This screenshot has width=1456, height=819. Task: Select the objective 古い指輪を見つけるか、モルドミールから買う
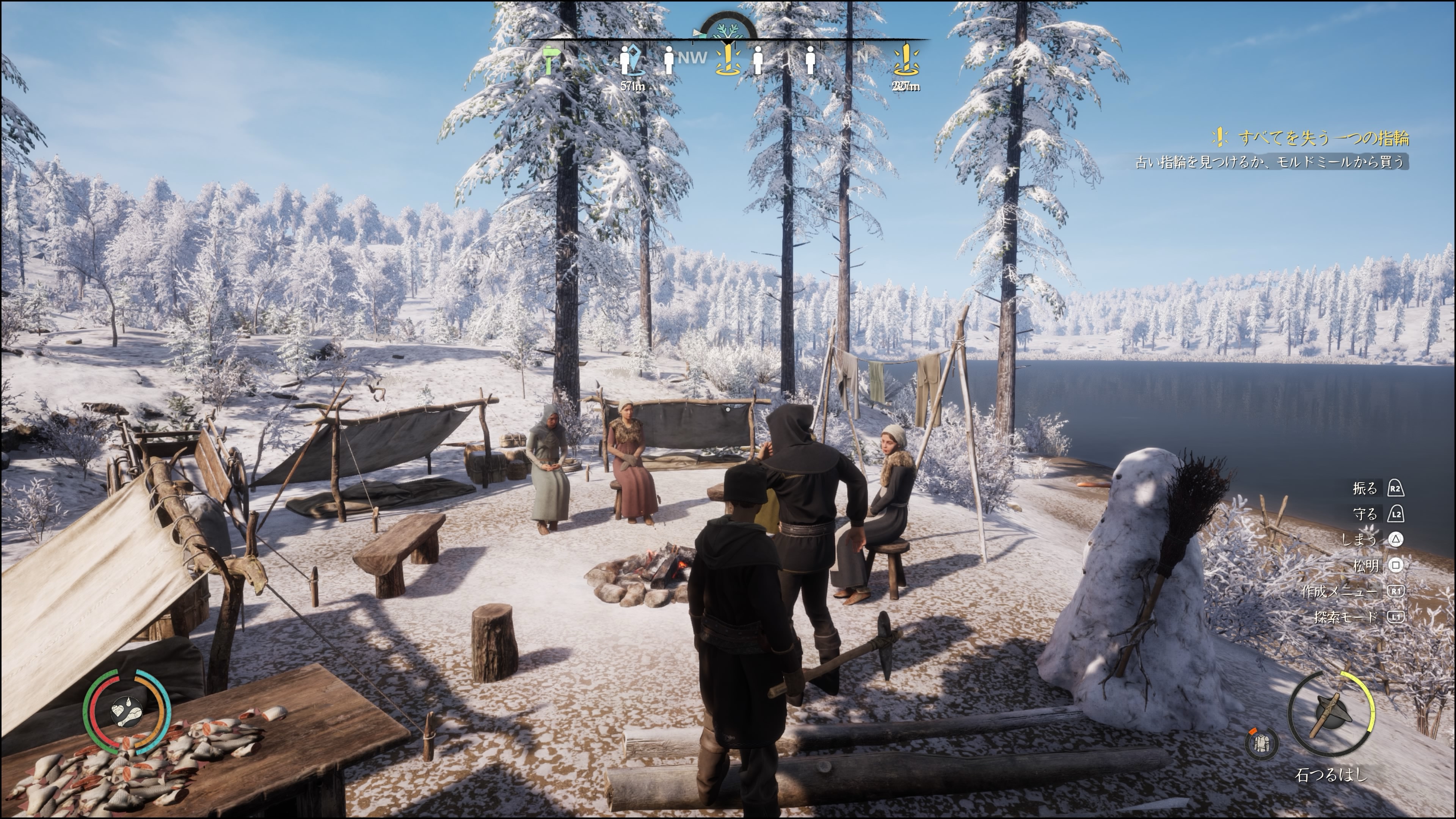click(1269, 162)
